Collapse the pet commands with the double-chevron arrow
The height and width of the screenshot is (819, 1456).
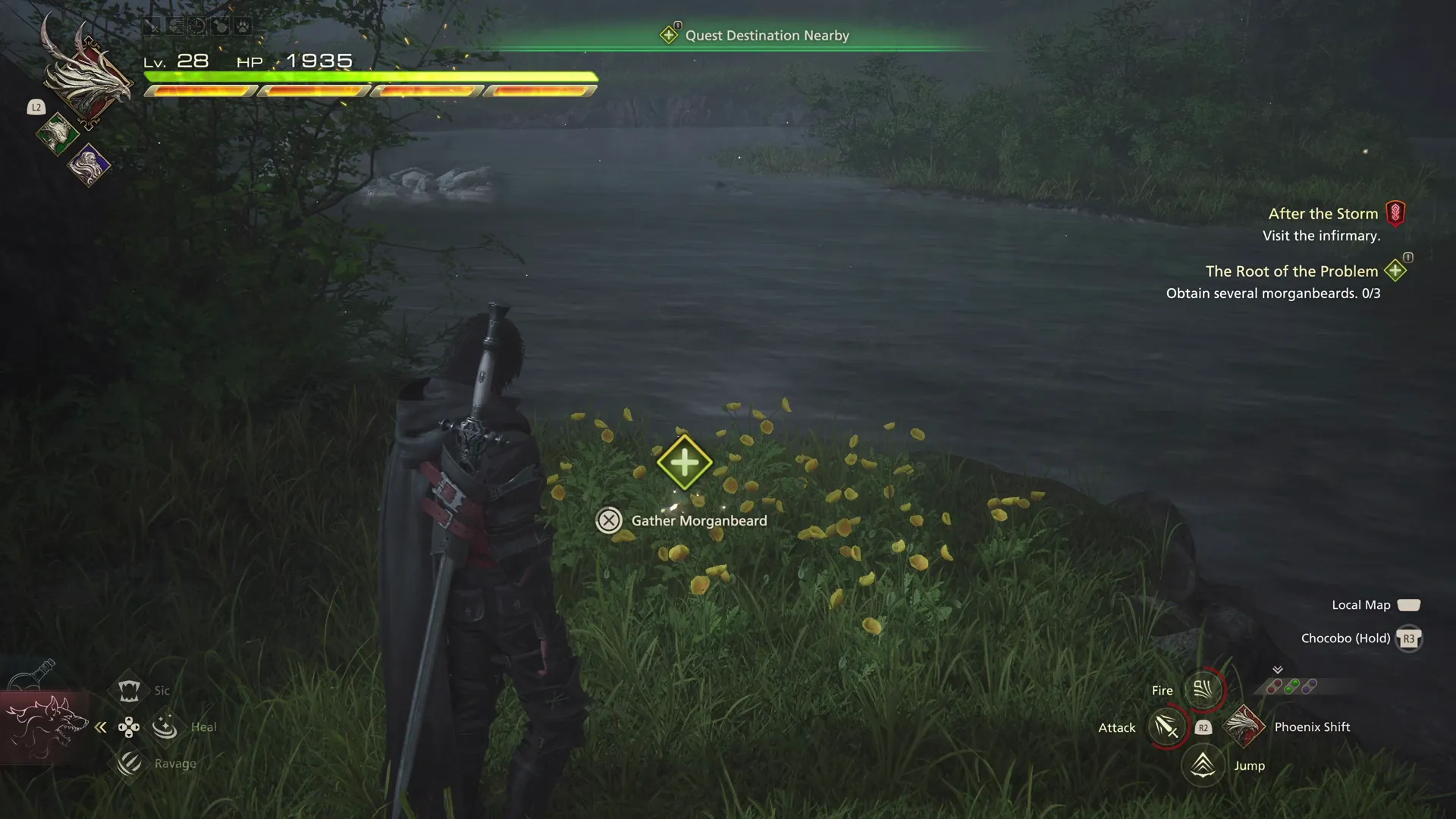coord(101,726)
